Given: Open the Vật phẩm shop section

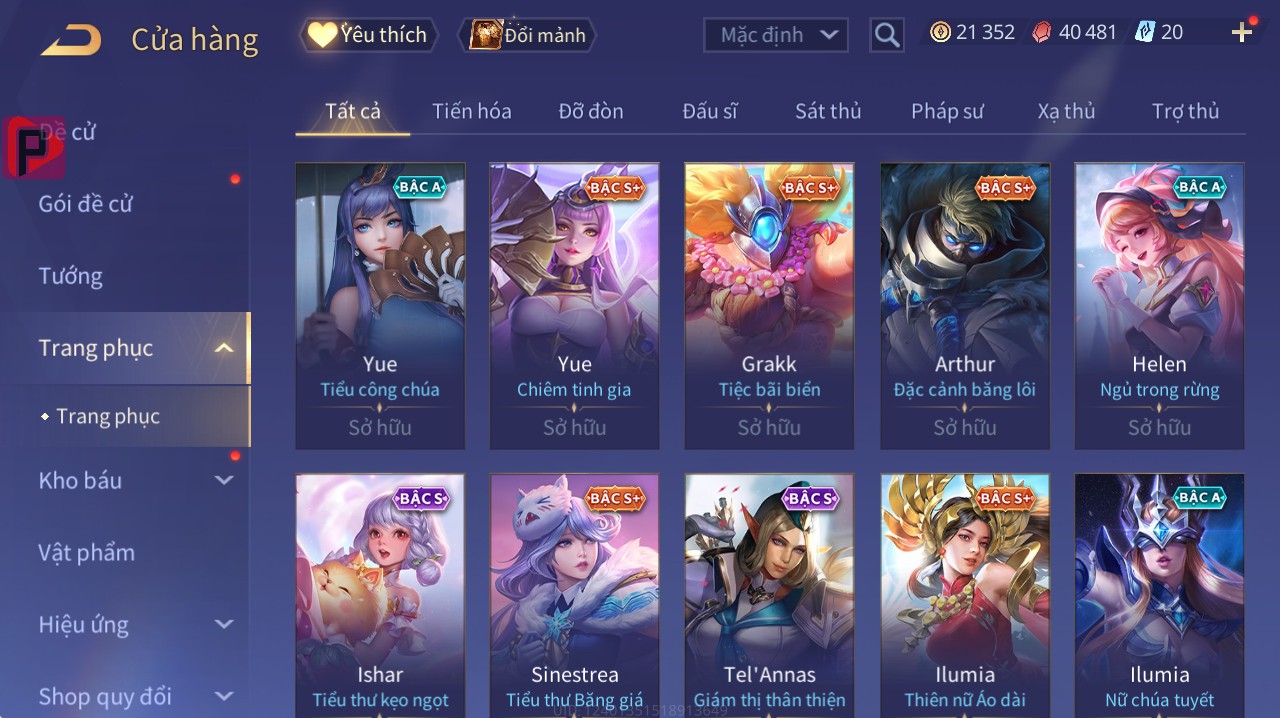Looking at the screenshot, I should [86, 553].
